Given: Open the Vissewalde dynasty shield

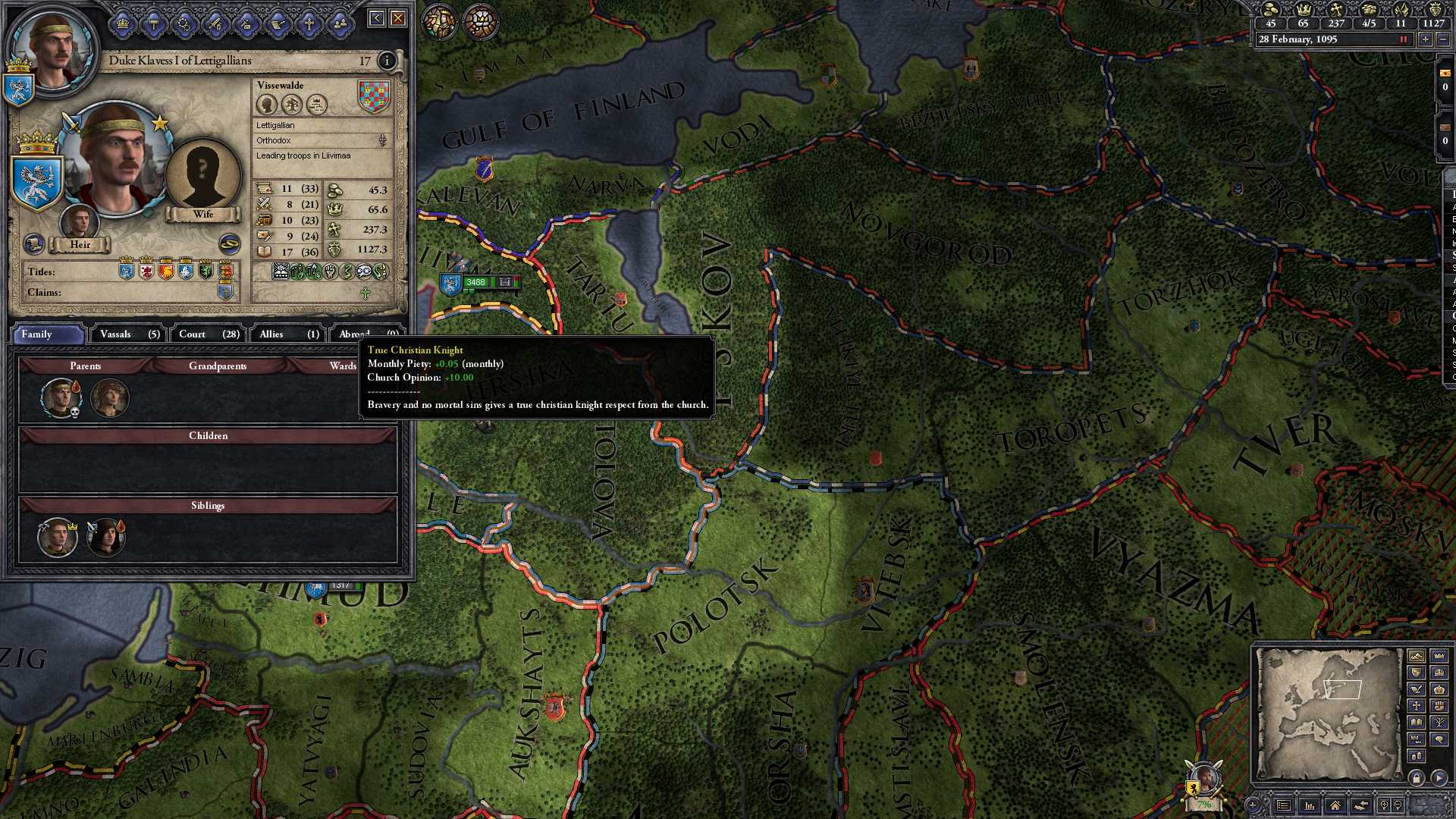Looking at the screenshot, I should click(x=373, y=97).
